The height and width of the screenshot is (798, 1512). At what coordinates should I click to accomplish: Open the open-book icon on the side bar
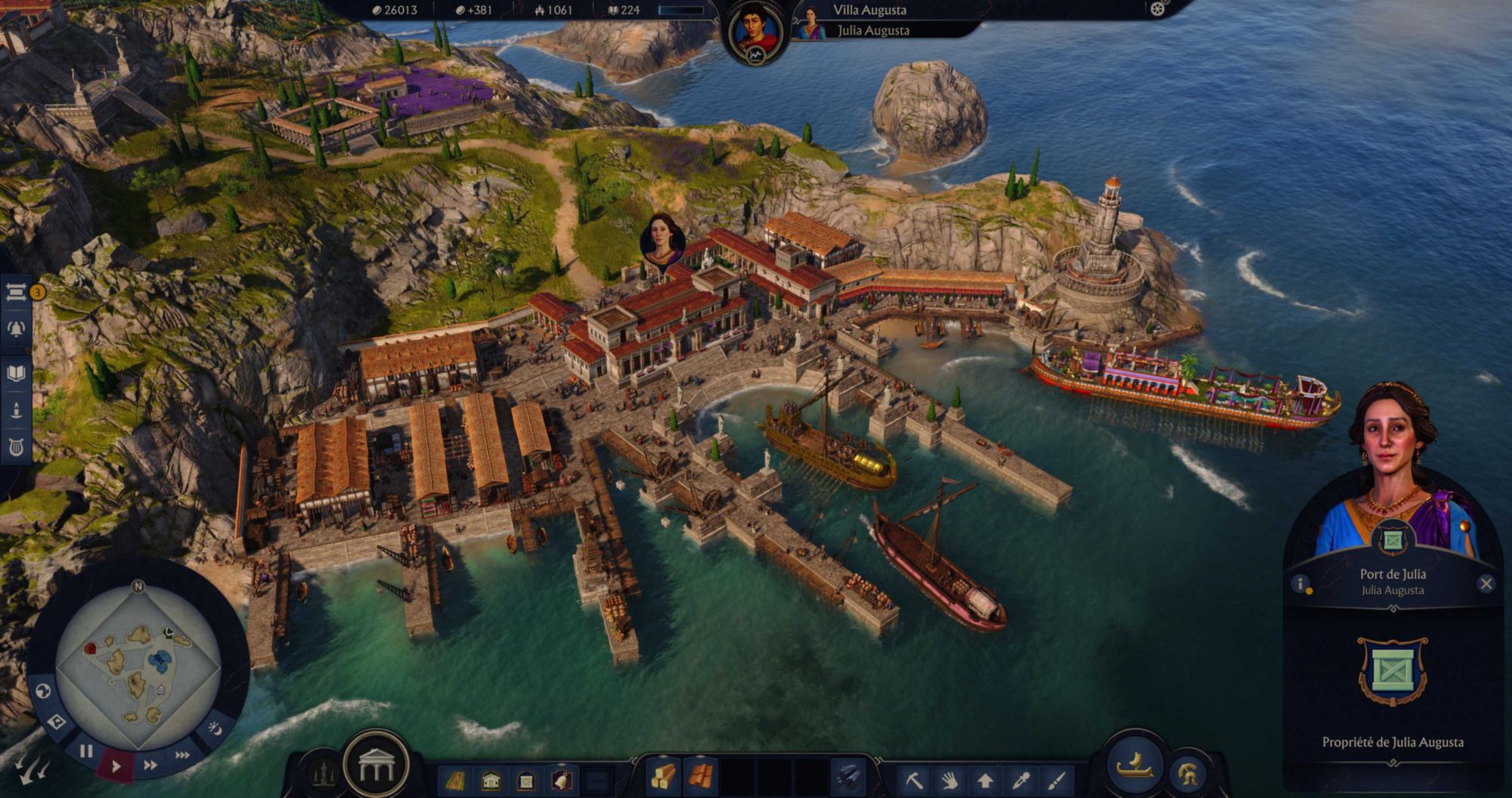[16, 373]
